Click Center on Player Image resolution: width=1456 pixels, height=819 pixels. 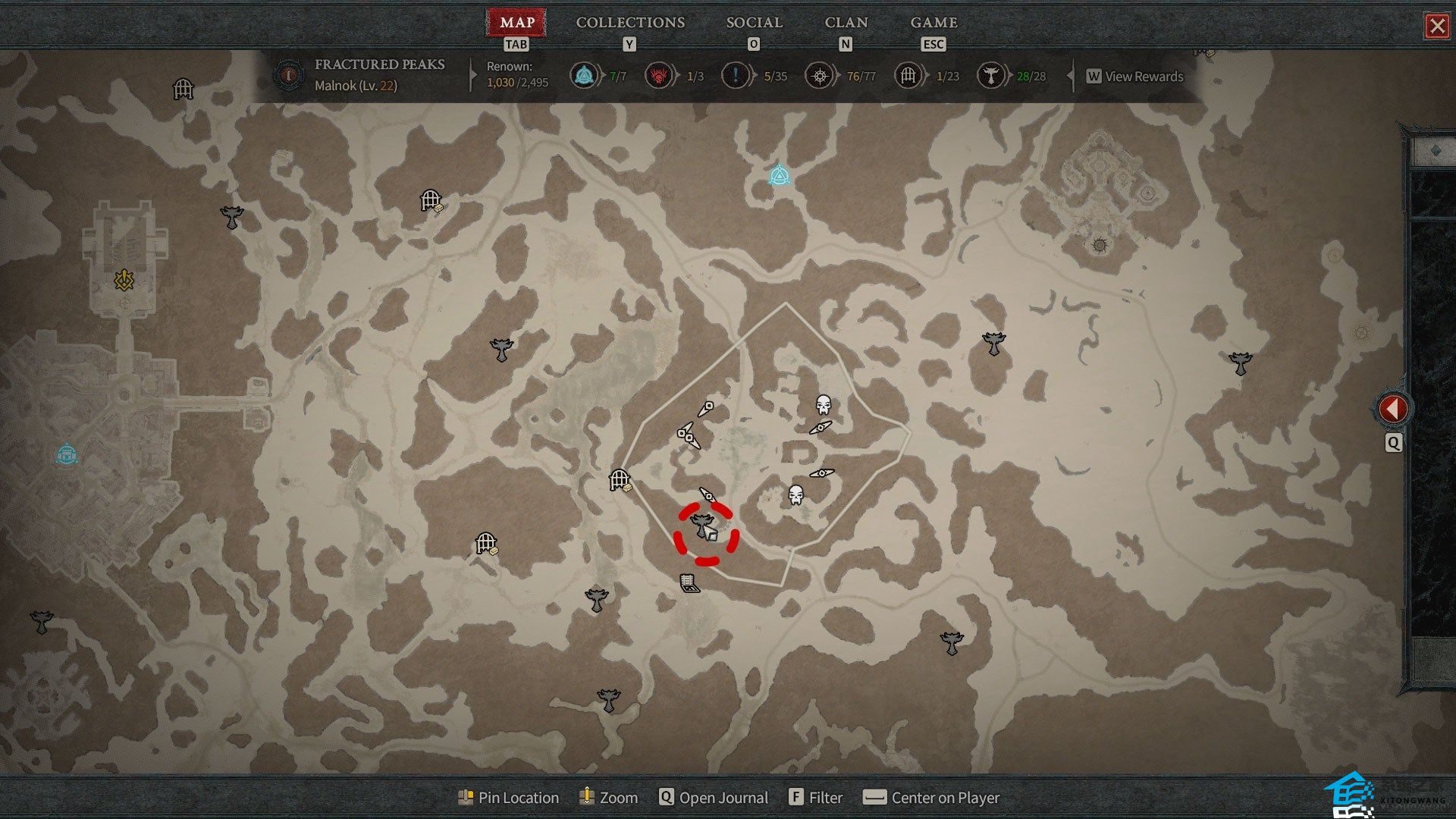(x=932, y=798)
